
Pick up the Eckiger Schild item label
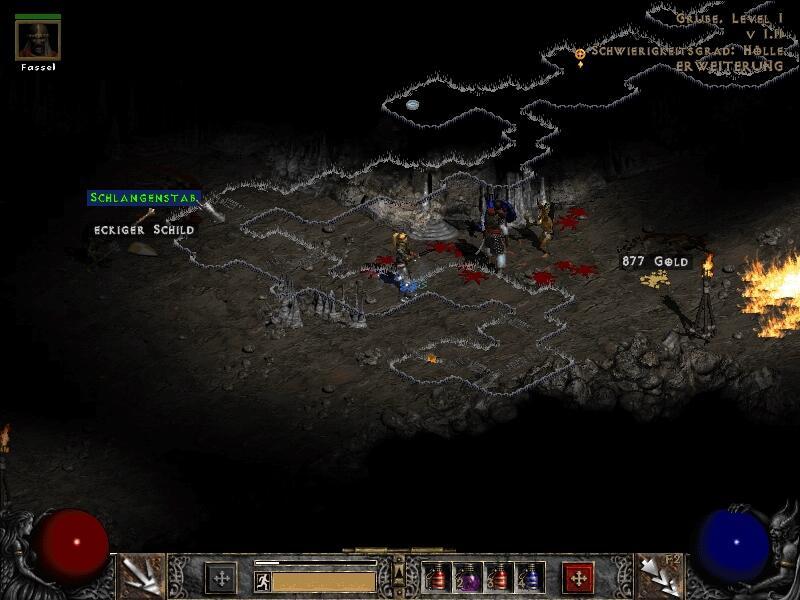(144, 230)
